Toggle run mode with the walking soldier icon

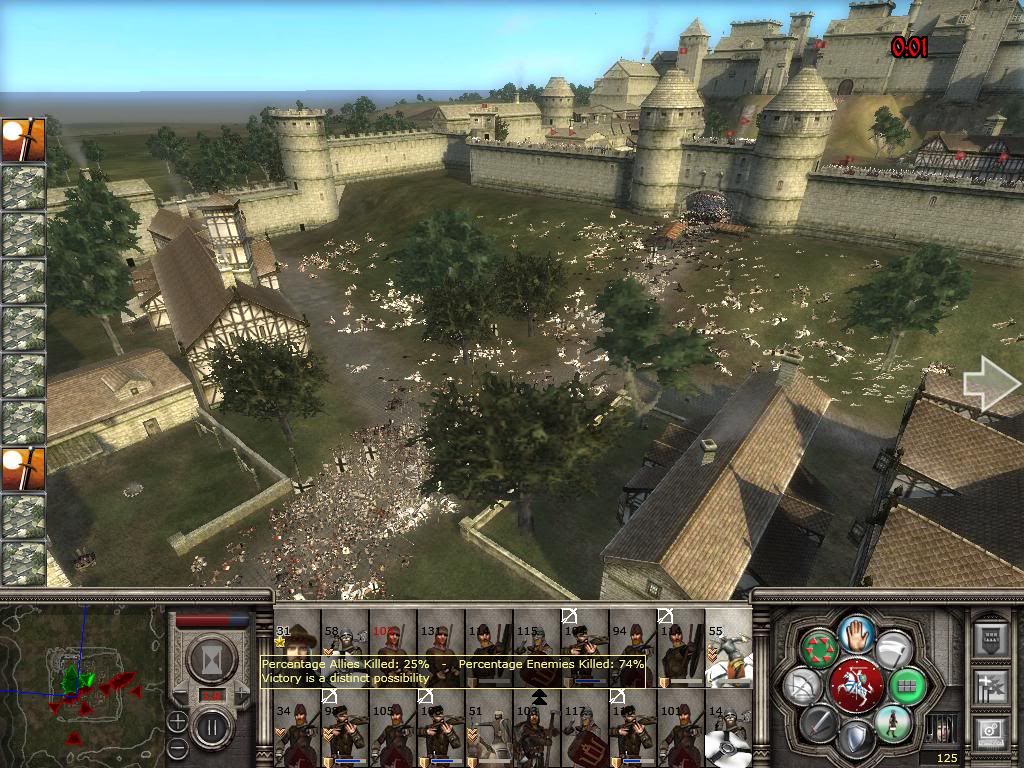coord(892,723)
